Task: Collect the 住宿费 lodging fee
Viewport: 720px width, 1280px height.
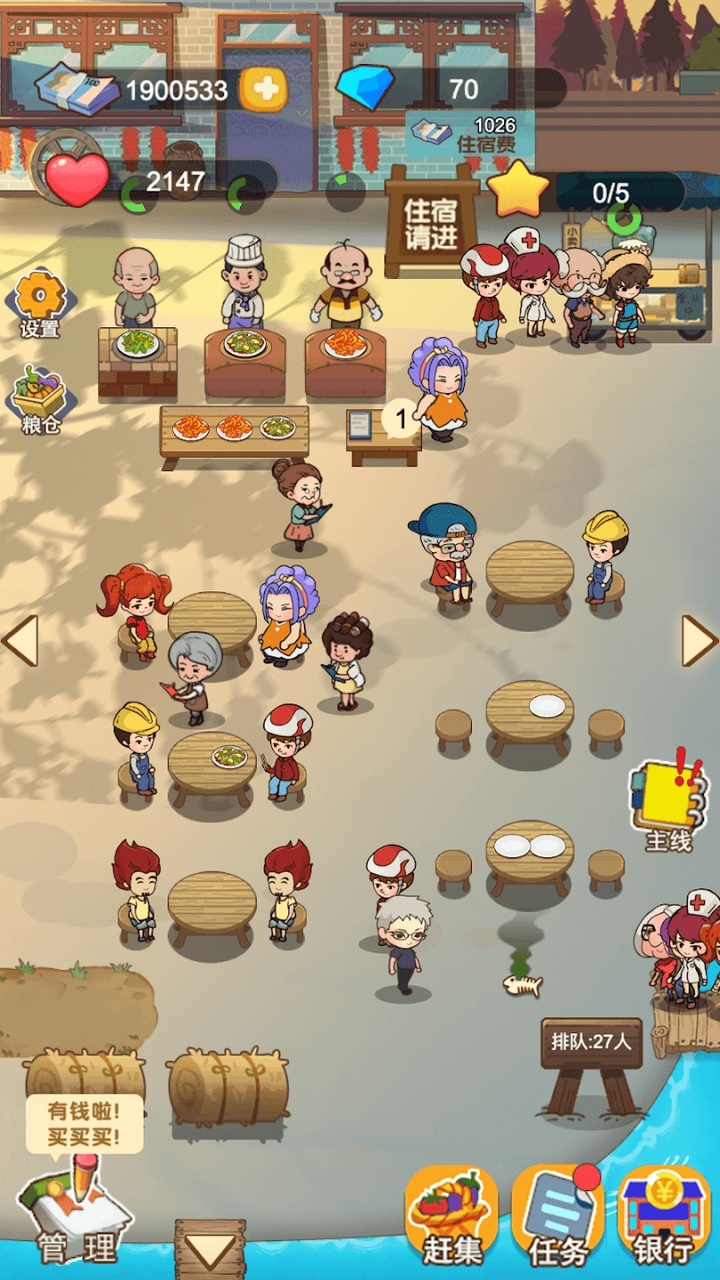Action: (470, 135)
